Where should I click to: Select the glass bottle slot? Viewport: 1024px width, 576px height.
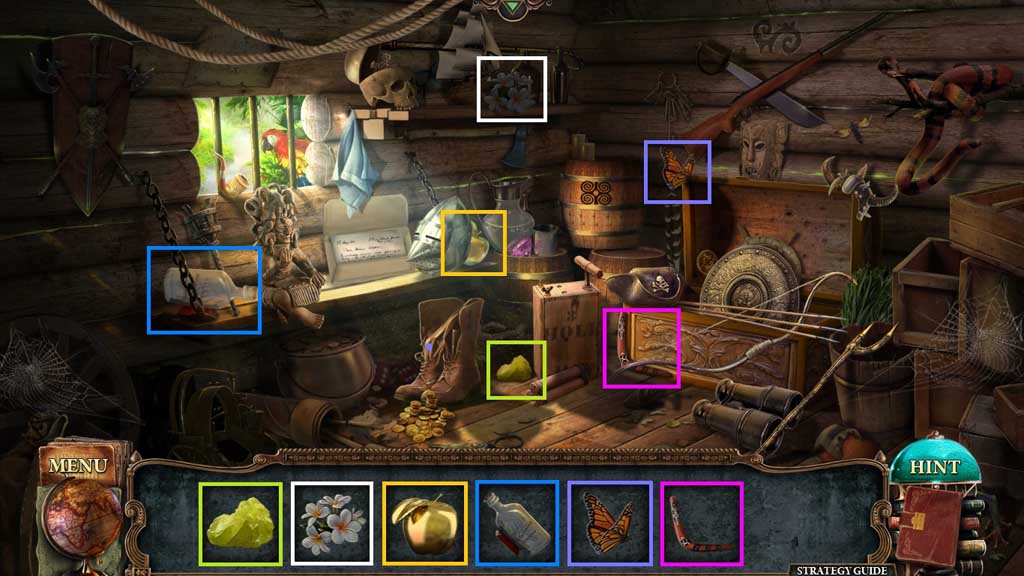tap(517, 523)
